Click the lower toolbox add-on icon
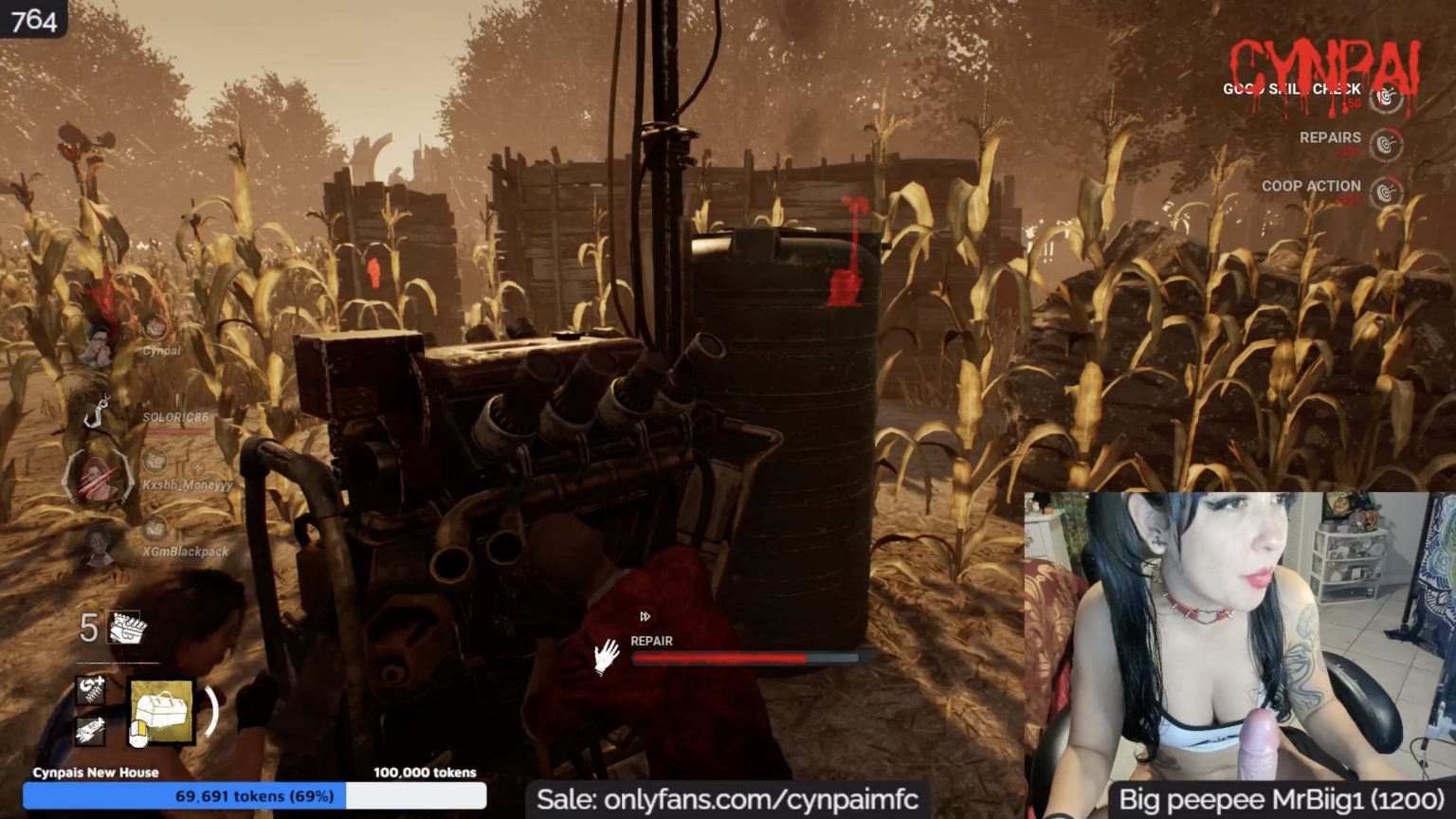The image size is (1456, 819). pyautogui.click(x=91, y=730)
